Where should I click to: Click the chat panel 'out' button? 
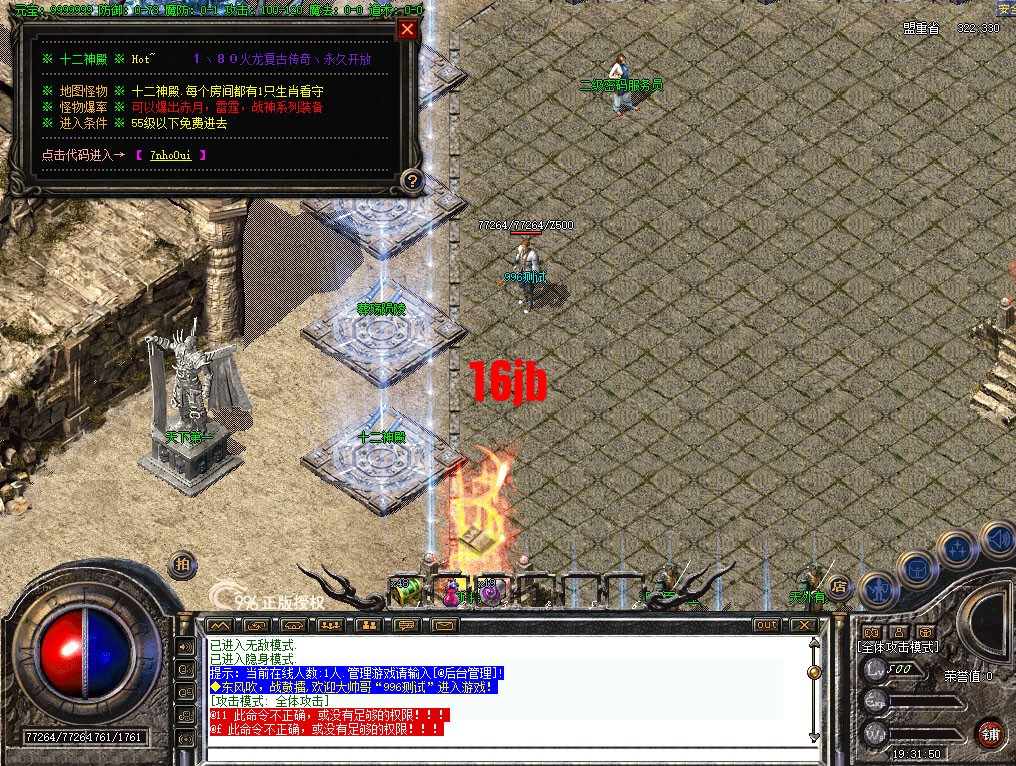tap(766, 625)
